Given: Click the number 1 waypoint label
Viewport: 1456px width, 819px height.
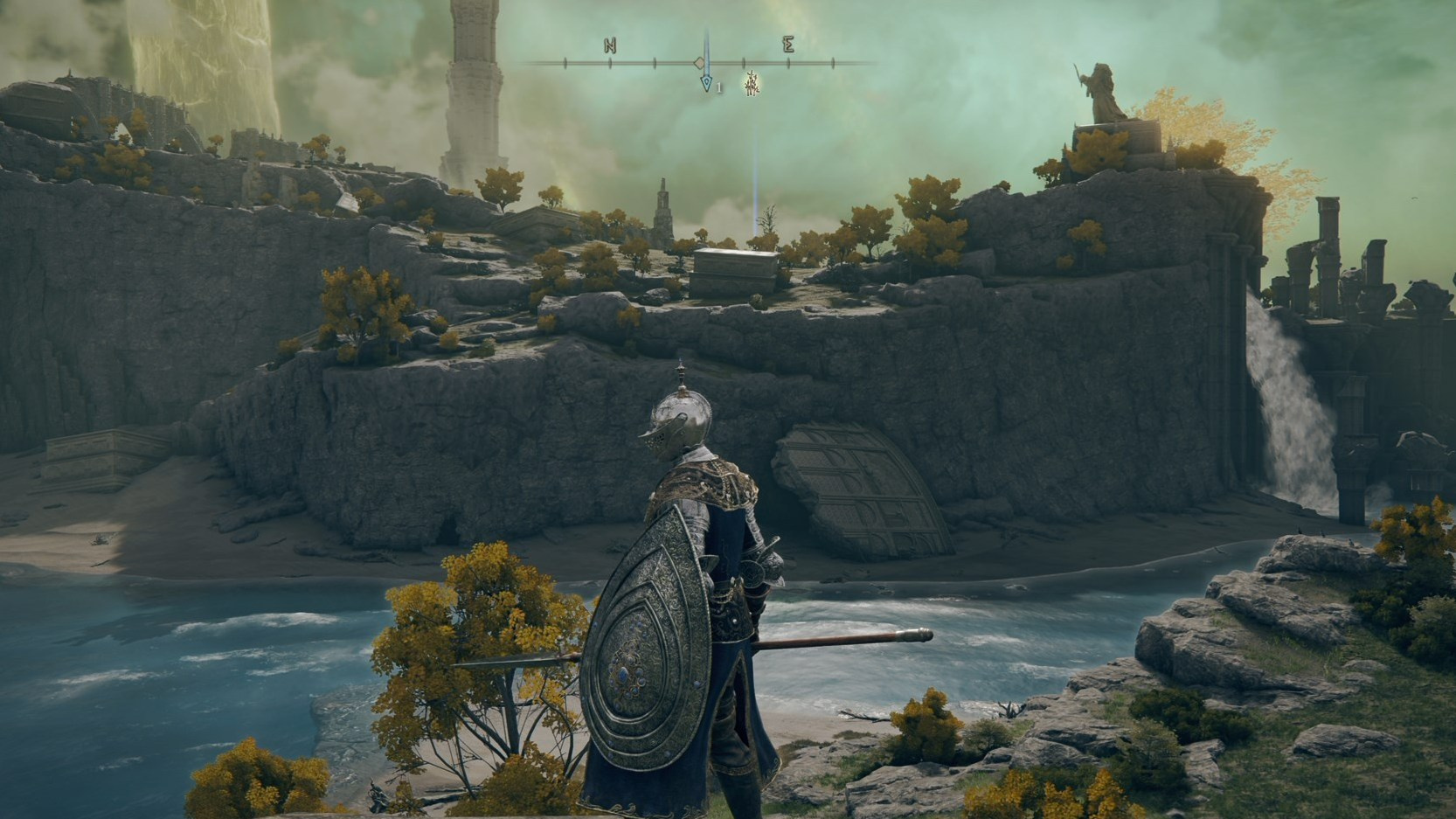Looking at the screenshot, I should pos(718,87).
